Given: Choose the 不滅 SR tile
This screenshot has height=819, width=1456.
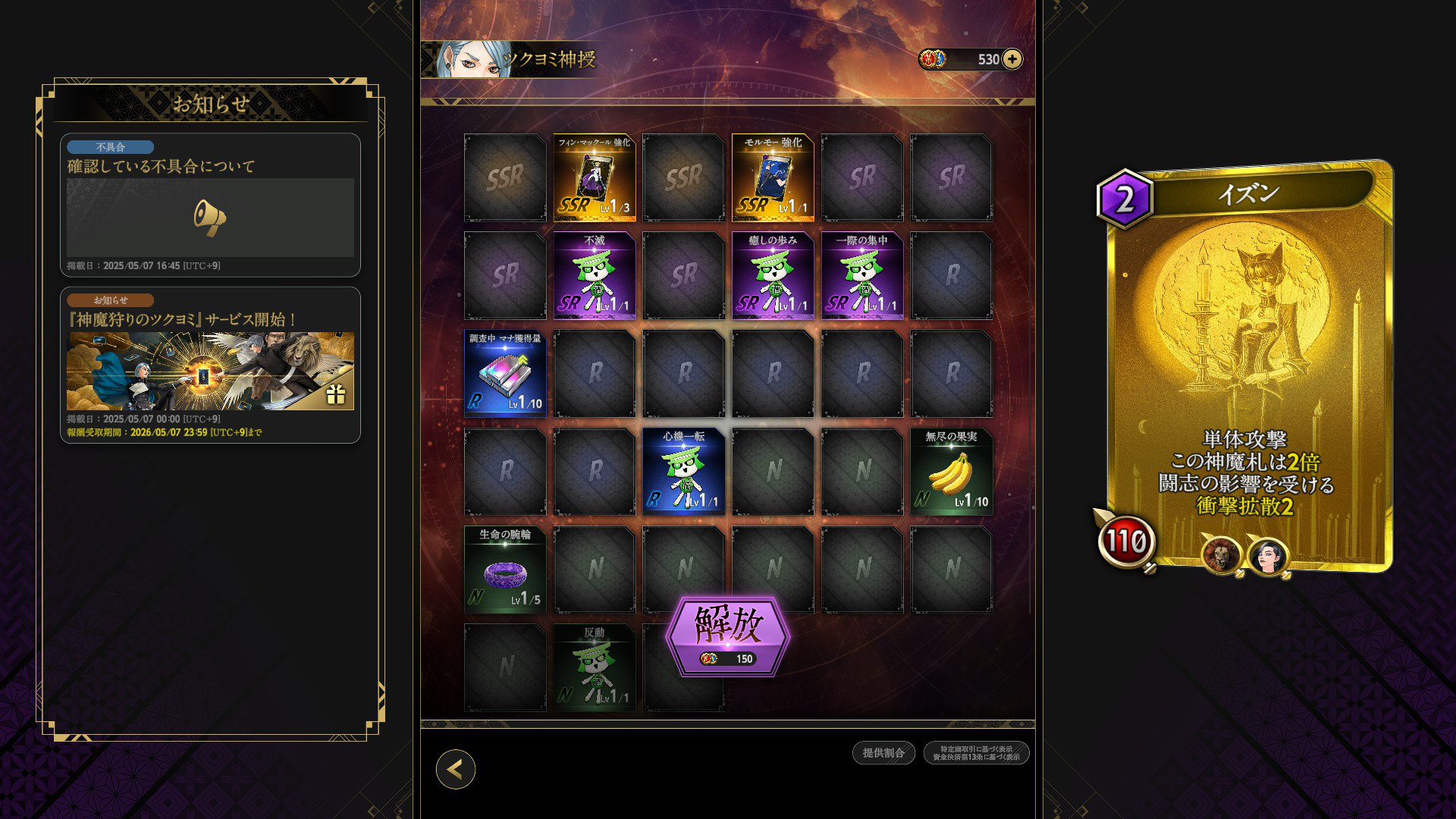Looking at the screenshot, I should [595, 276].
